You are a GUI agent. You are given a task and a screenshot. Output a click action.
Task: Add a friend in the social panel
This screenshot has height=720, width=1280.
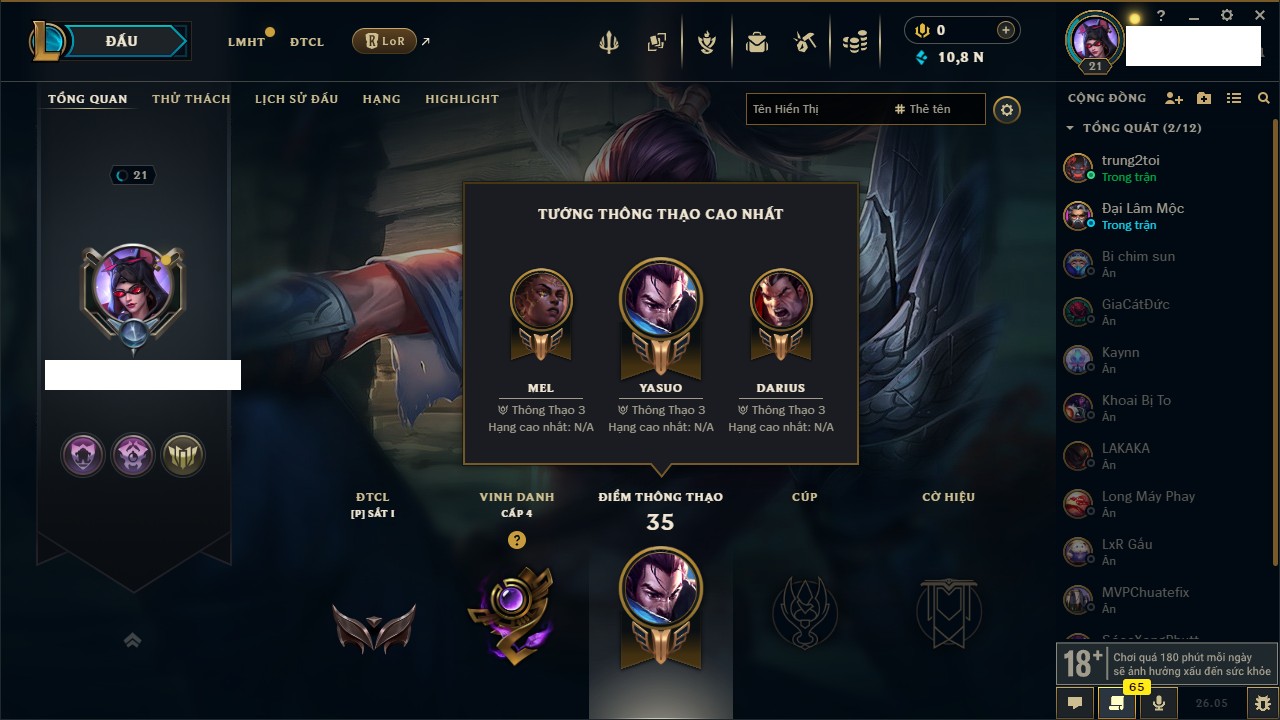point(1174,98)
